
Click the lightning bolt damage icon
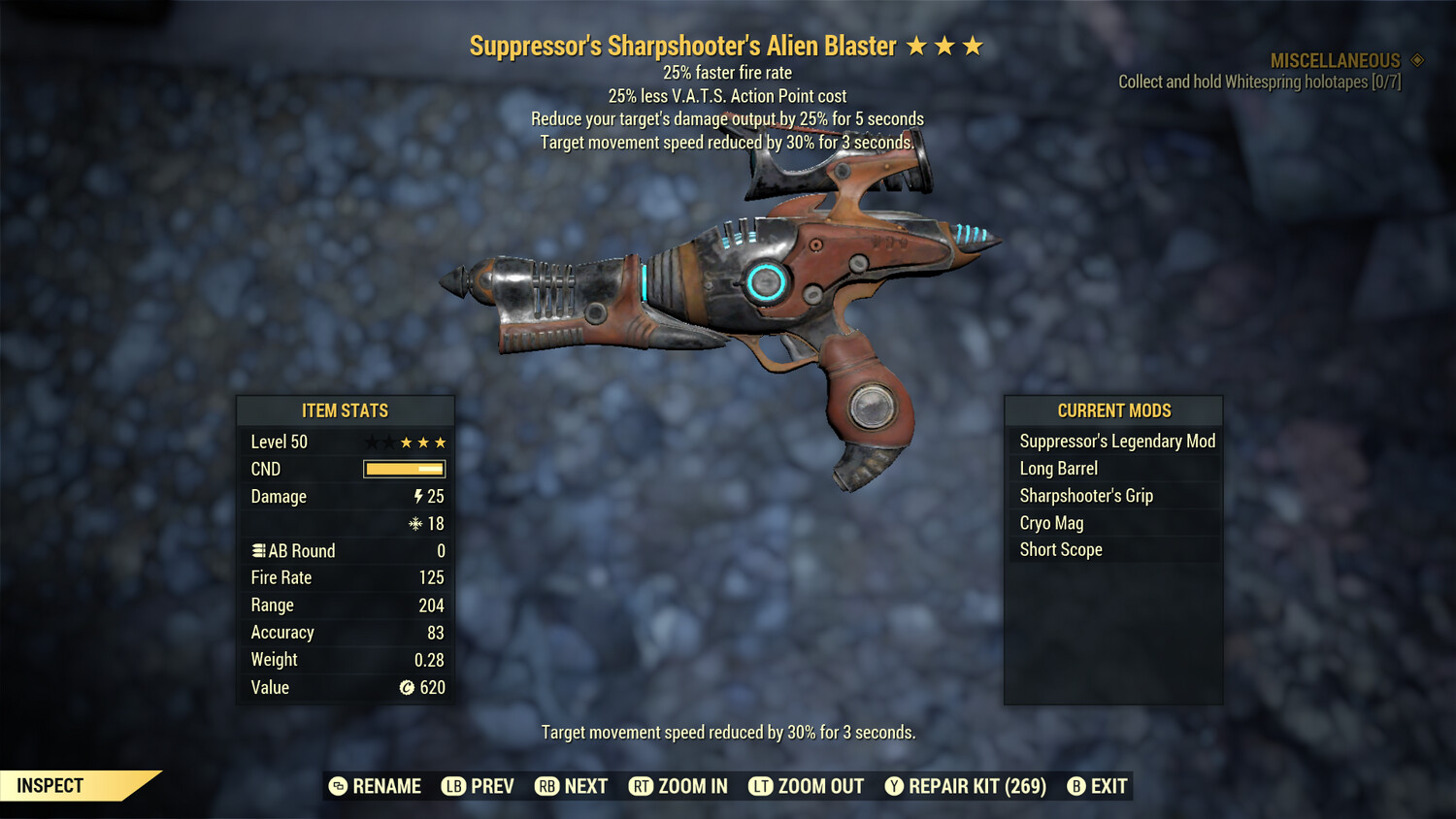[417, 496]
